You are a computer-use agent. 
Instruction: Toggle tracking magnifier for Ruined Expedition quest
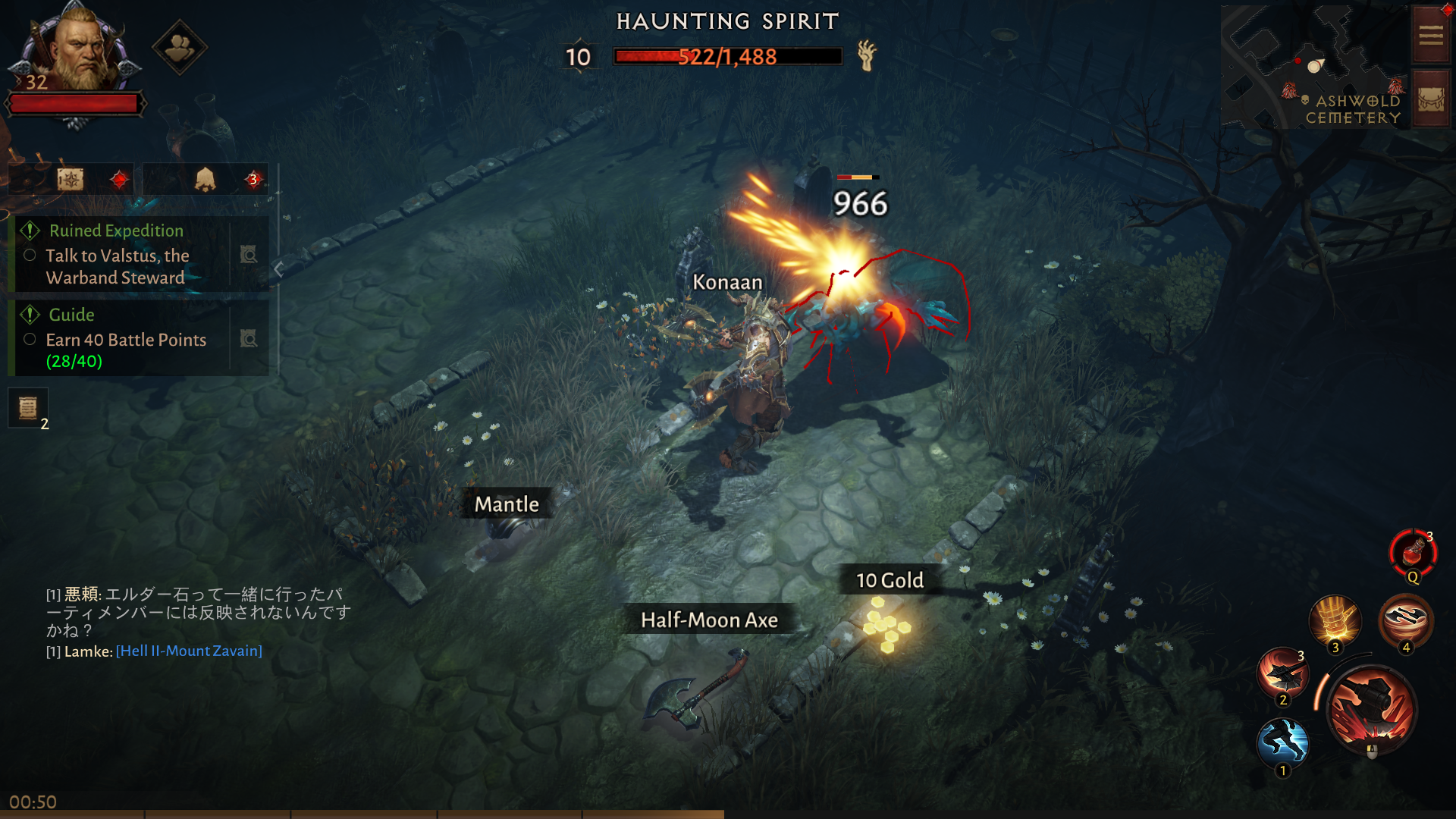click(249, 255)
